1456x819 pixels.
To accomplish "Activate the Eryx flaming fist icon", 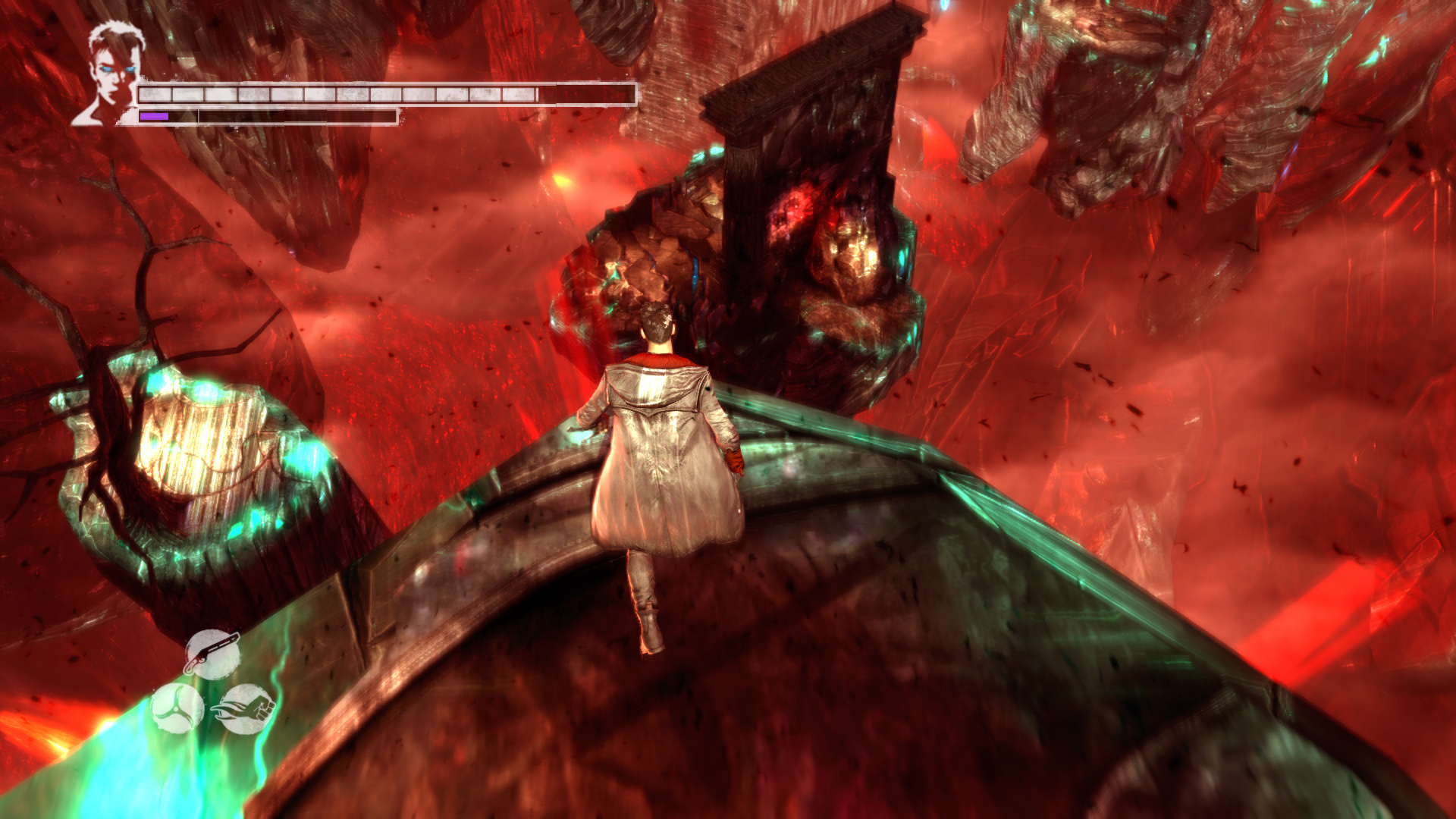I will [245, 709].
